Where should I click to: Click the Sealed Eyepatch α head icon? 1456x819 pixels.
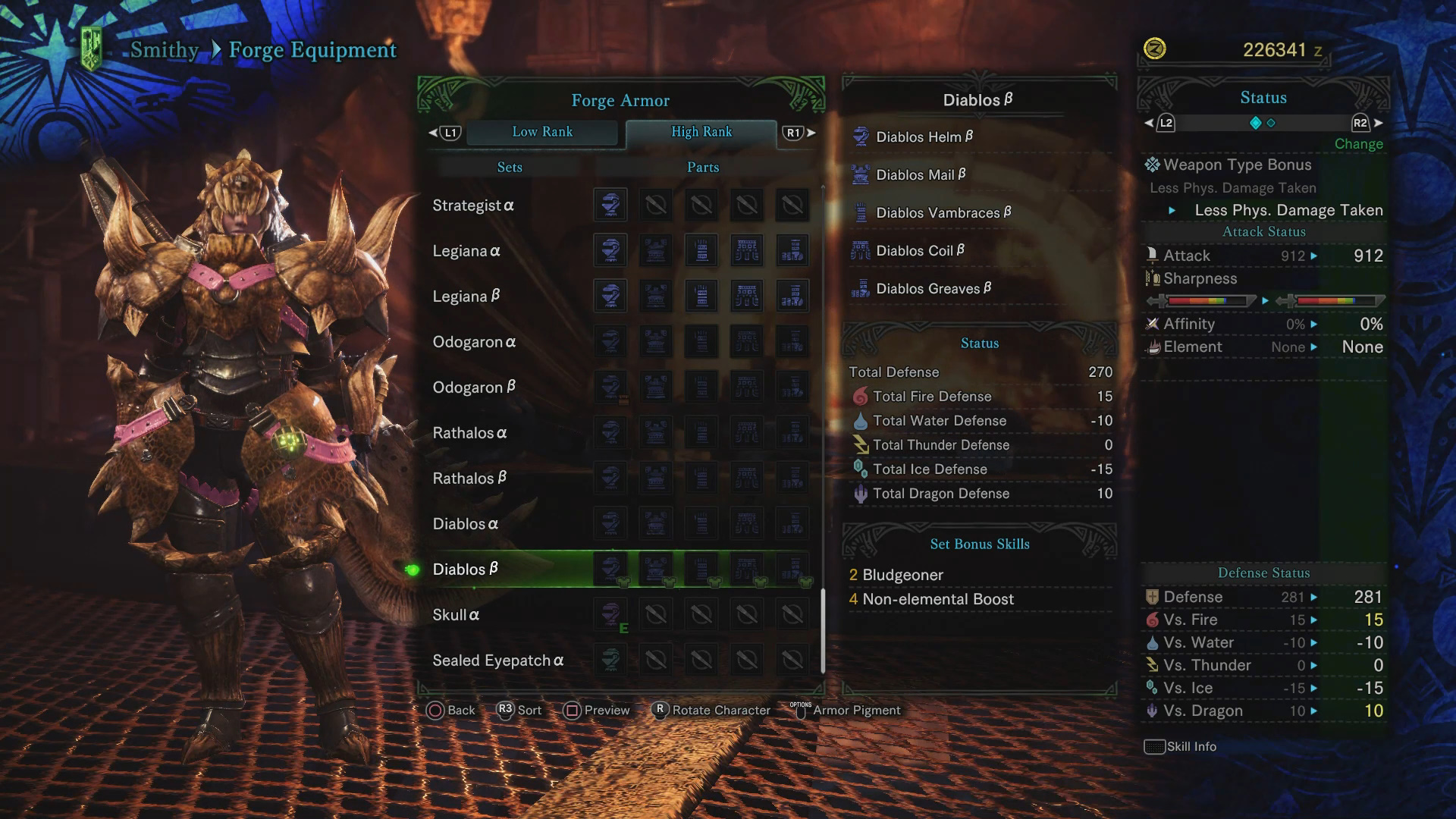(610, 660)
